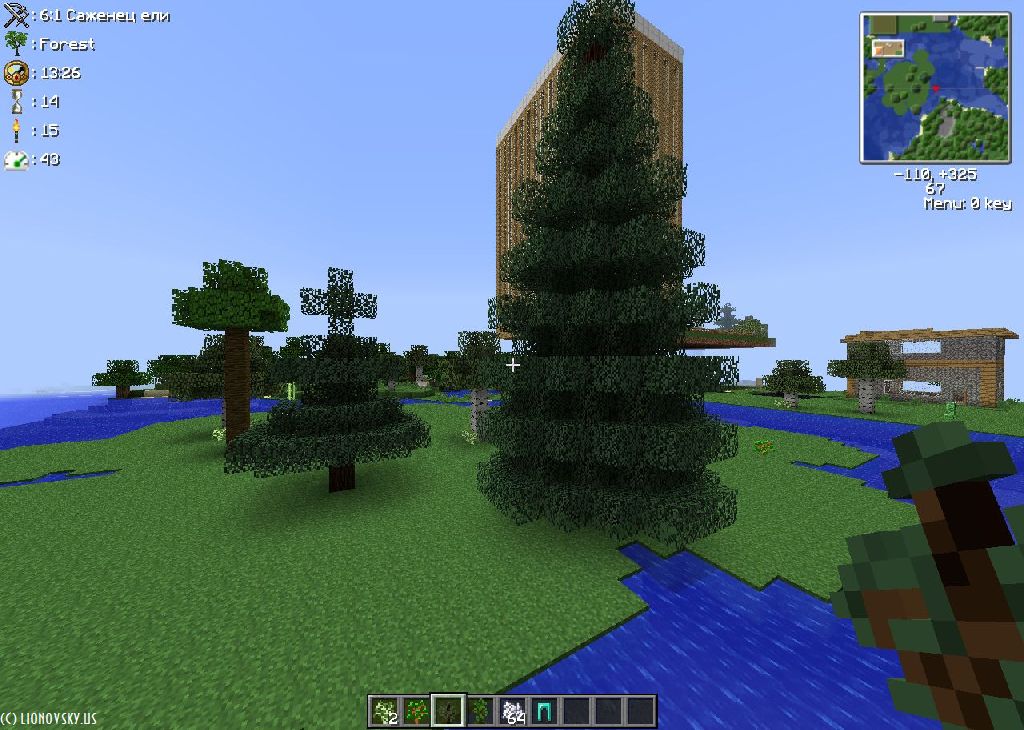Image resolution: width=1024 pixels, height=730 pixels.
Task: Switch to the diamond leggings slot
Action: coord(544,711)
